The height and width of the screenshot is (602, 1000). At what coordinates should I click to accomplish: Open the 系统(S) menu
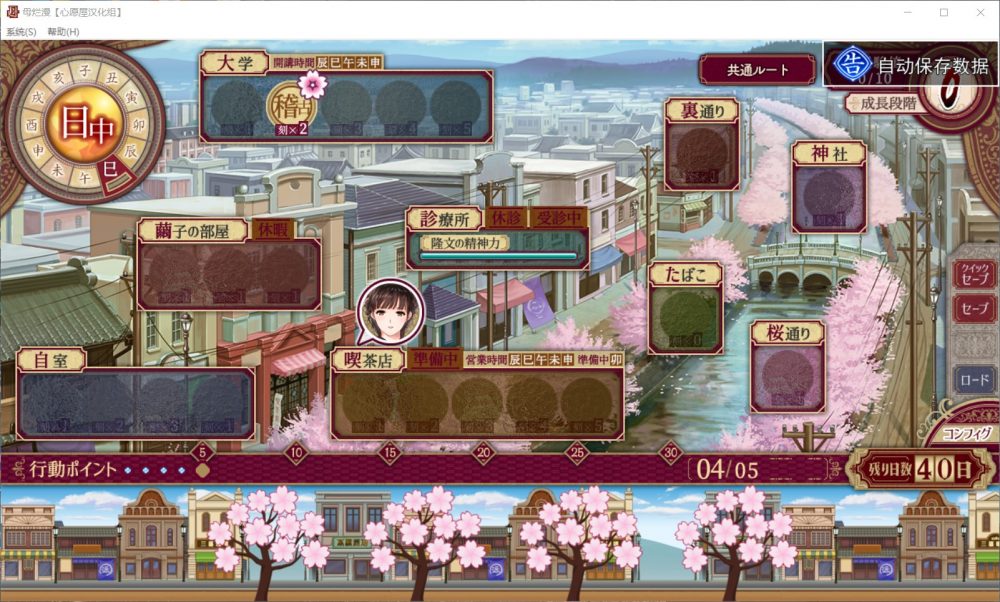21,32
